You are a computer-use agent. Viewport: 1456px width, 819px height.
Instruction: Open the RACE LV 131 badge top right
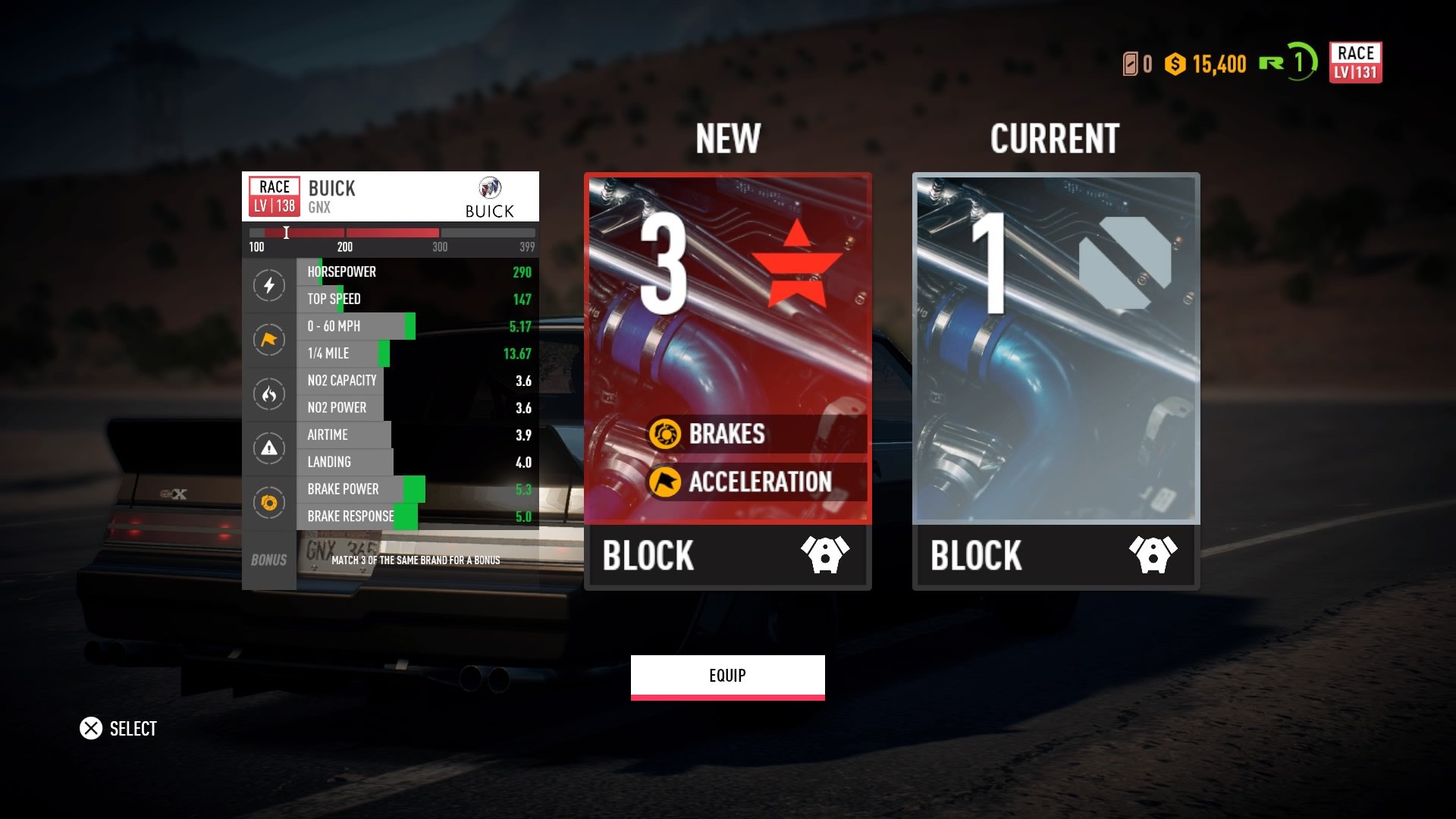pyautogui.click(x=1357, y=63)
